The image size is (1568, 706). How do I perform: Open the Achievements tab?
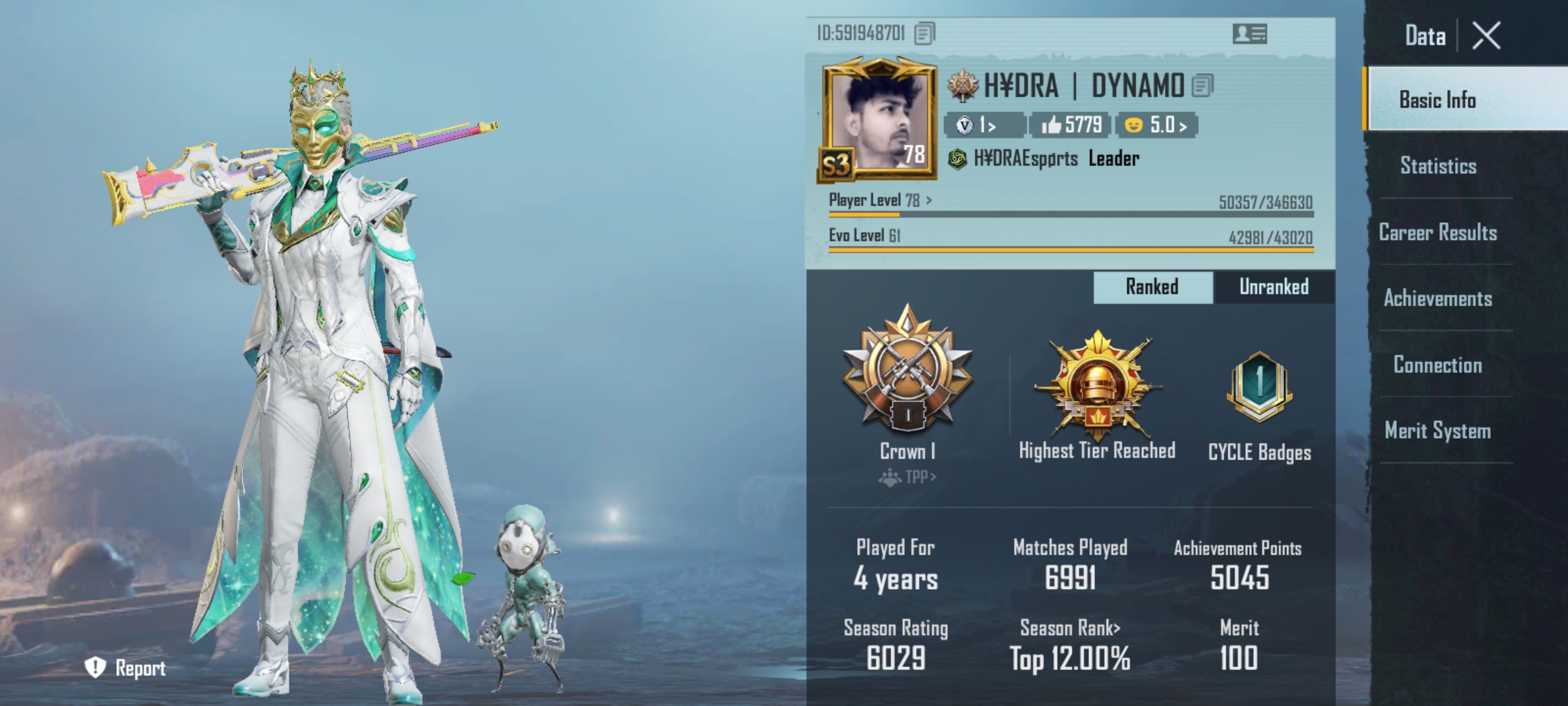click(x=1438, y=299)
